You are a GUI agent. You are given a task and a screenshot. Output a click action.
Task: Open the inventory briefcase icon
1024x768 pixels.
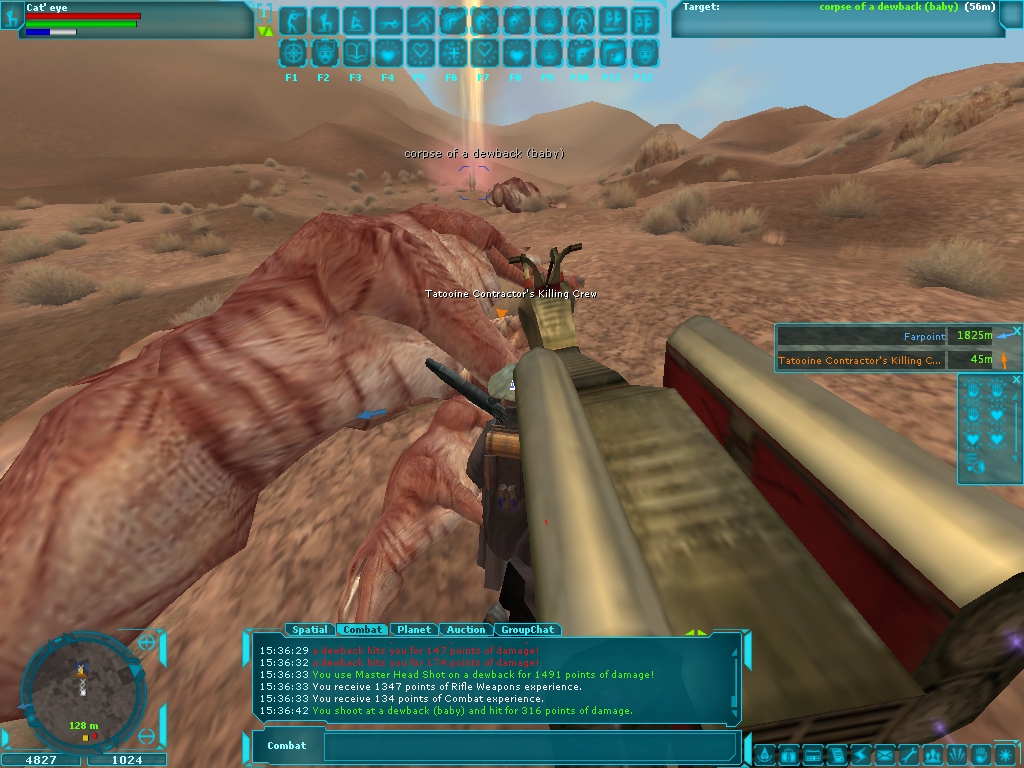(x=787, y=754)
